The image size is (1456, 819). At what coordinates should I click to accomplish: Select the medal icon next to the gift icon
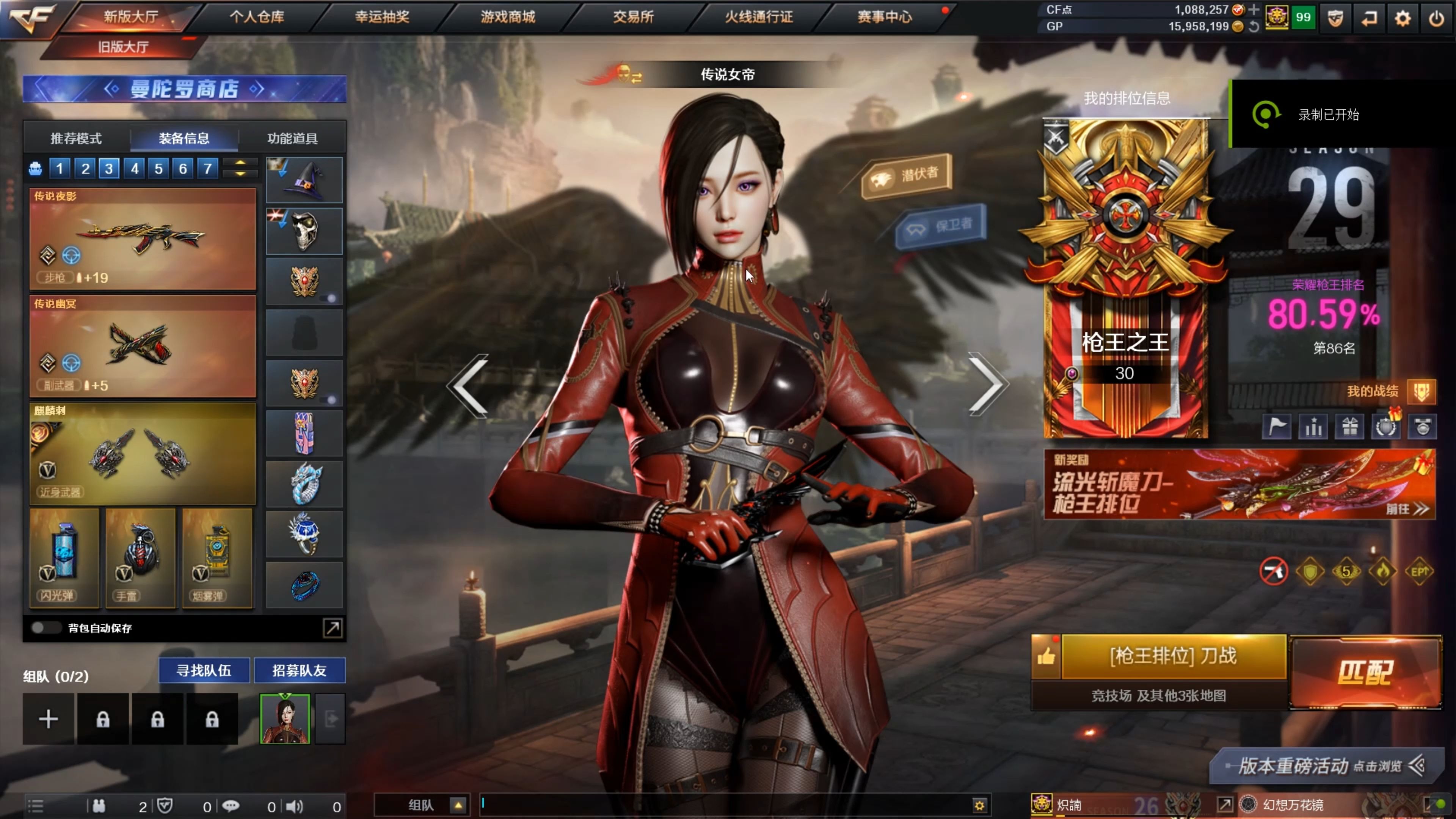tap(1386, 427)
